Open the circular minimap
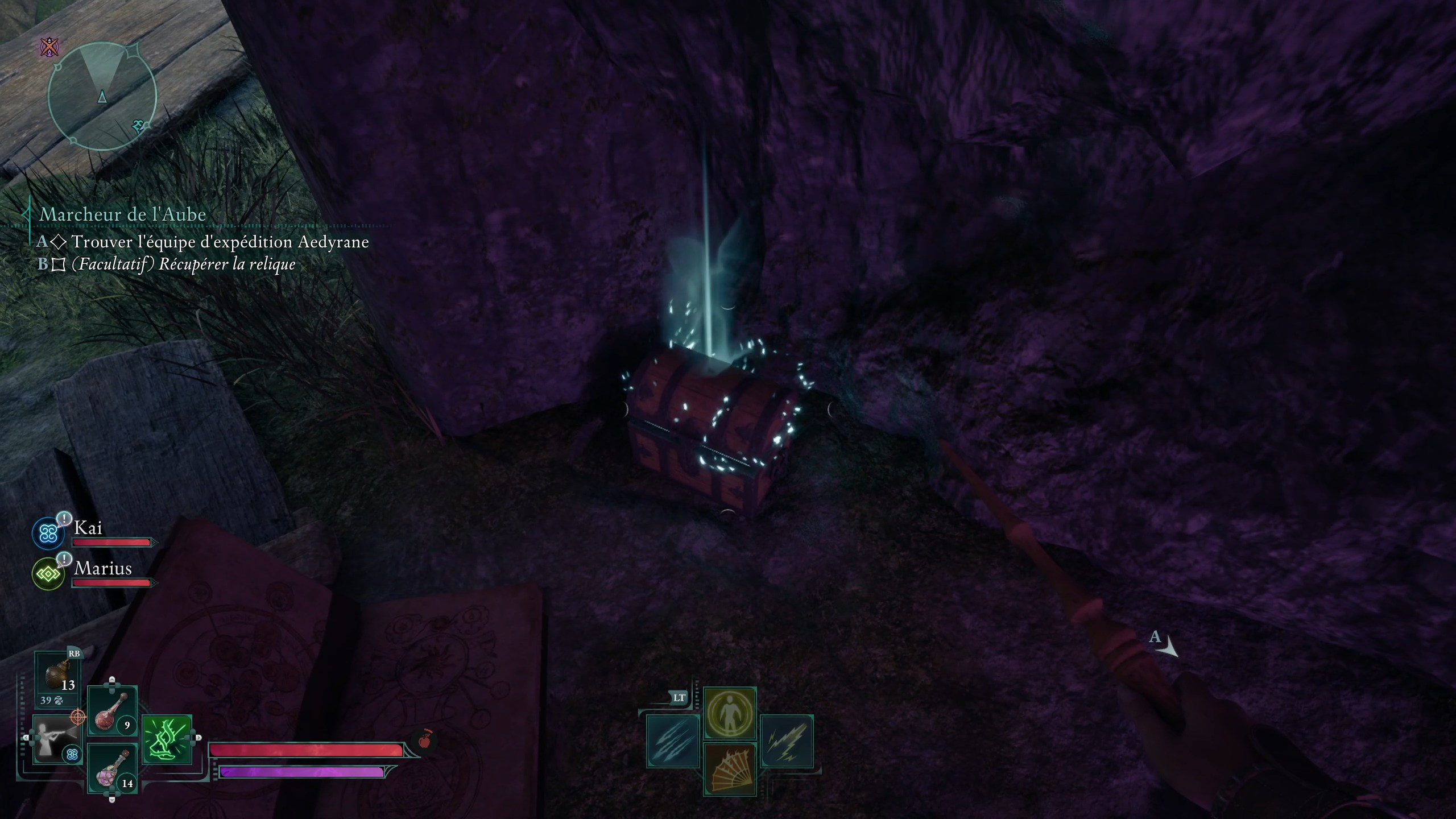This screenshot has width=1456, height=819. pyautogui.click(x=102, y=97)
